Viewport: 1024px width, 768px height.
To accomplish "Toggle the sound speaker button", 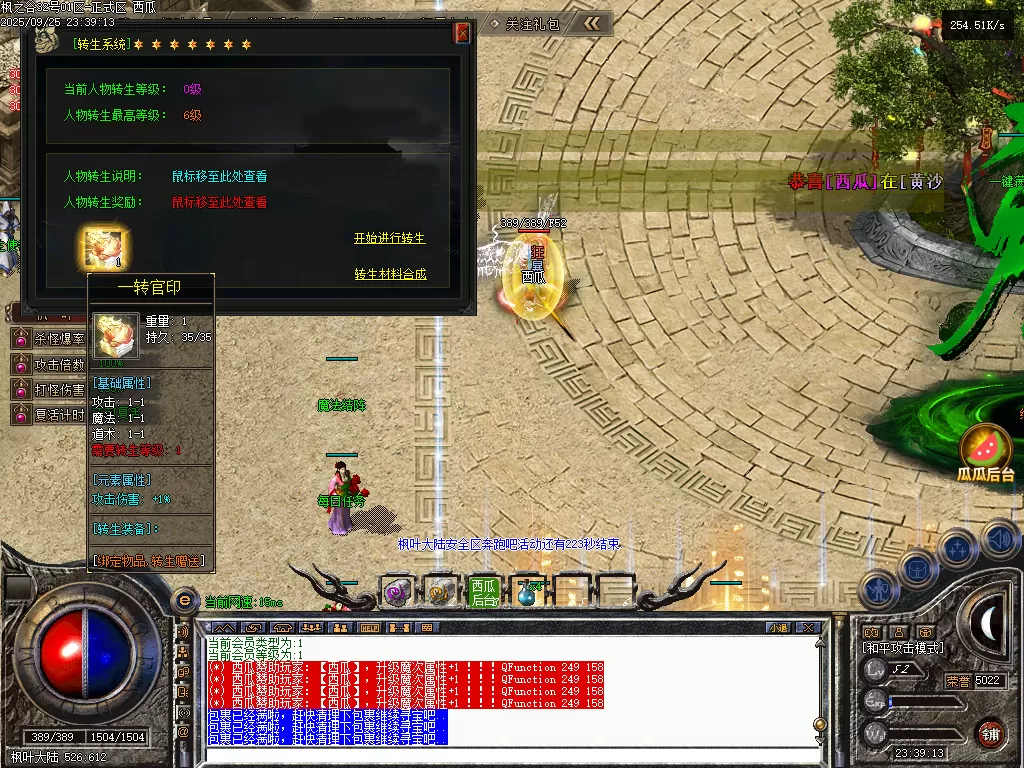I will point(1000,539).
